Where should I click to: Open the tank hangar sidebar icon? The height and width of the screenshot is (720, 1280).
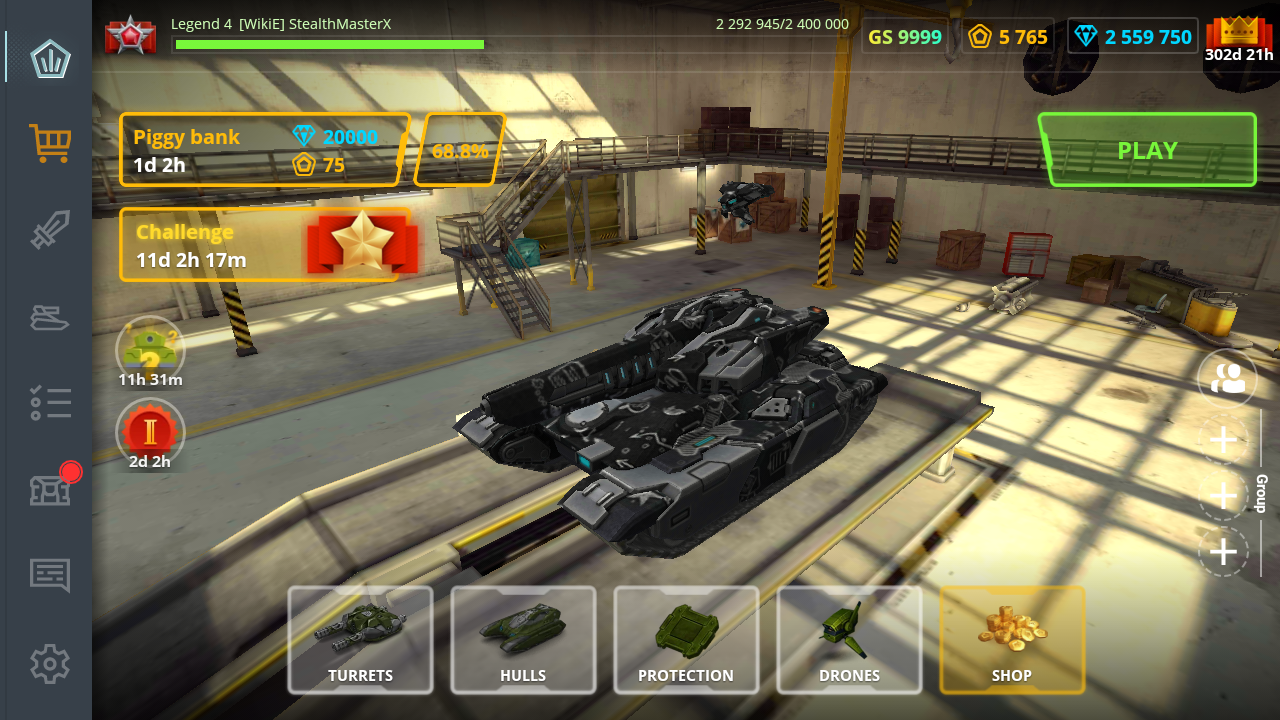(49, 318)
